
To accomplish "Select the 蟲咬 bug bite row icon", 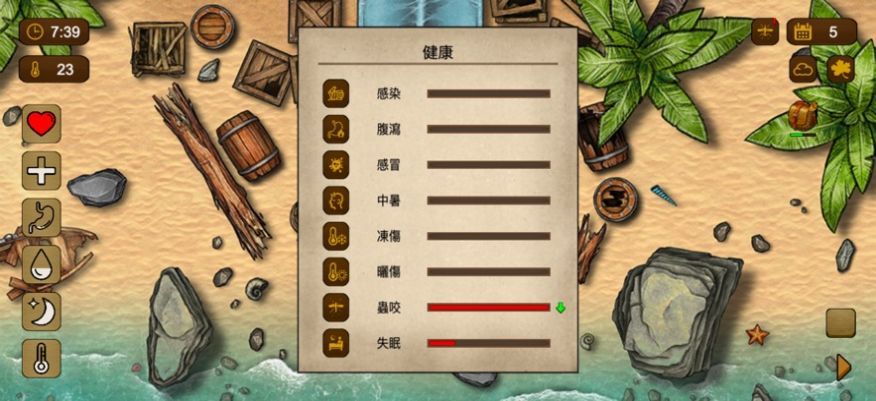I will click(x=336, y=308).
